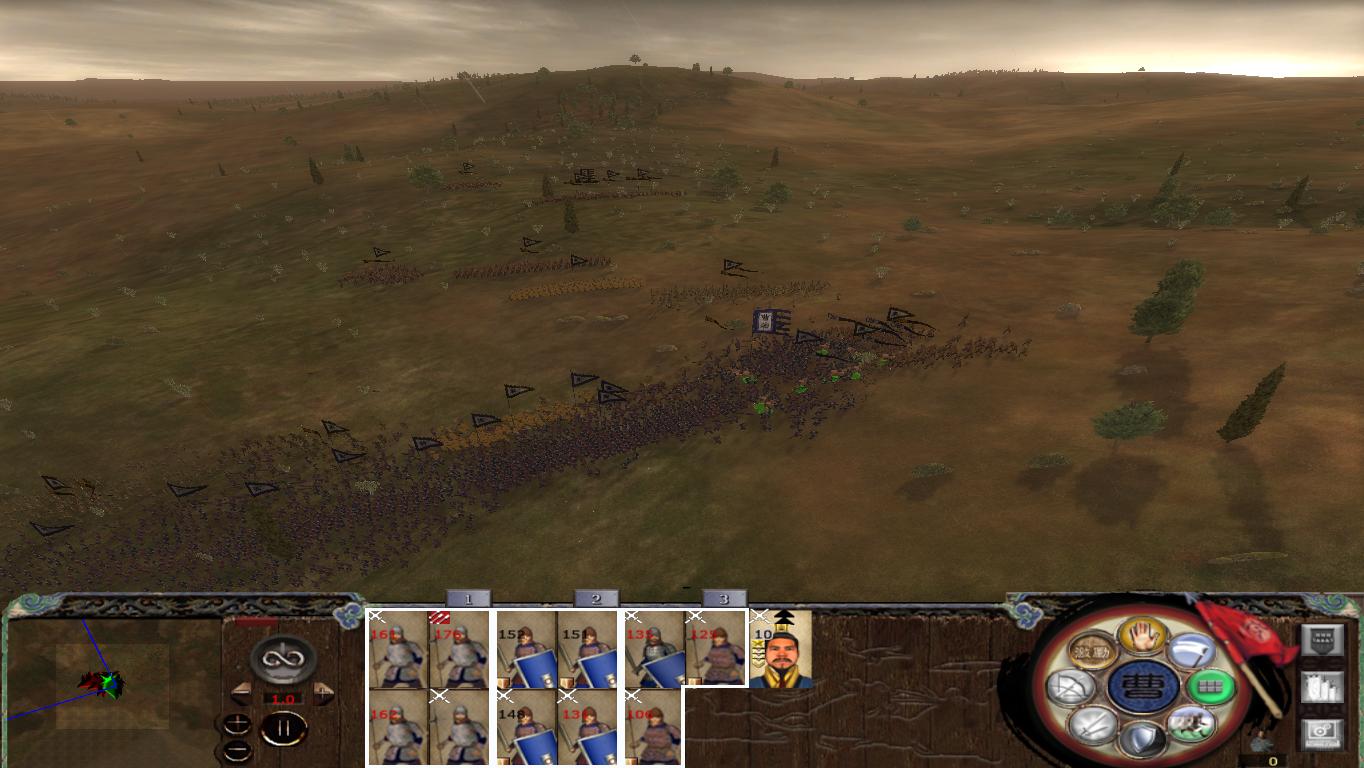Select the bow icon for fire at will

click(x=1072, y=686)
